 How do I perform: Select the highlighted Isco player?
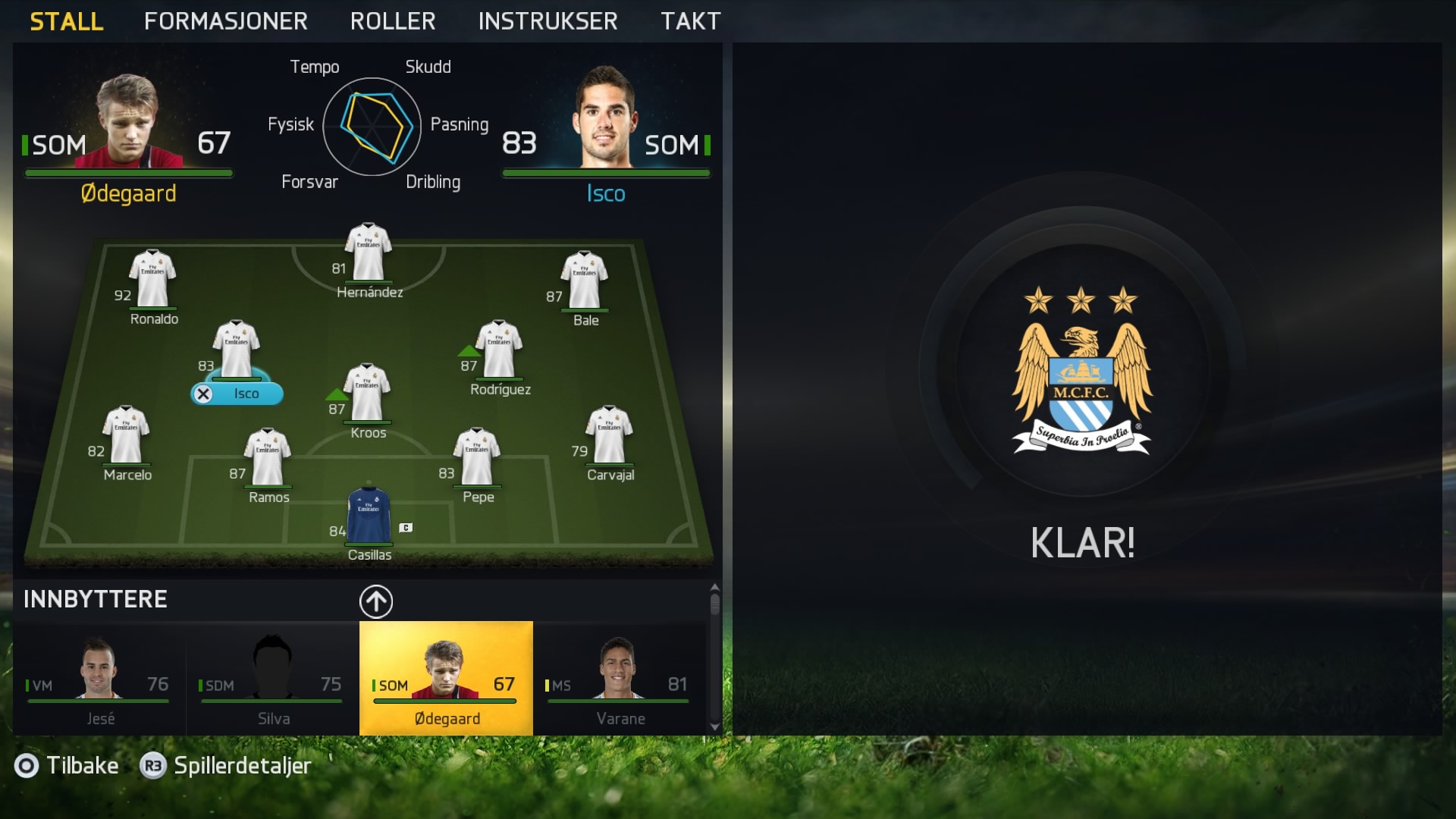pos(237,353)
